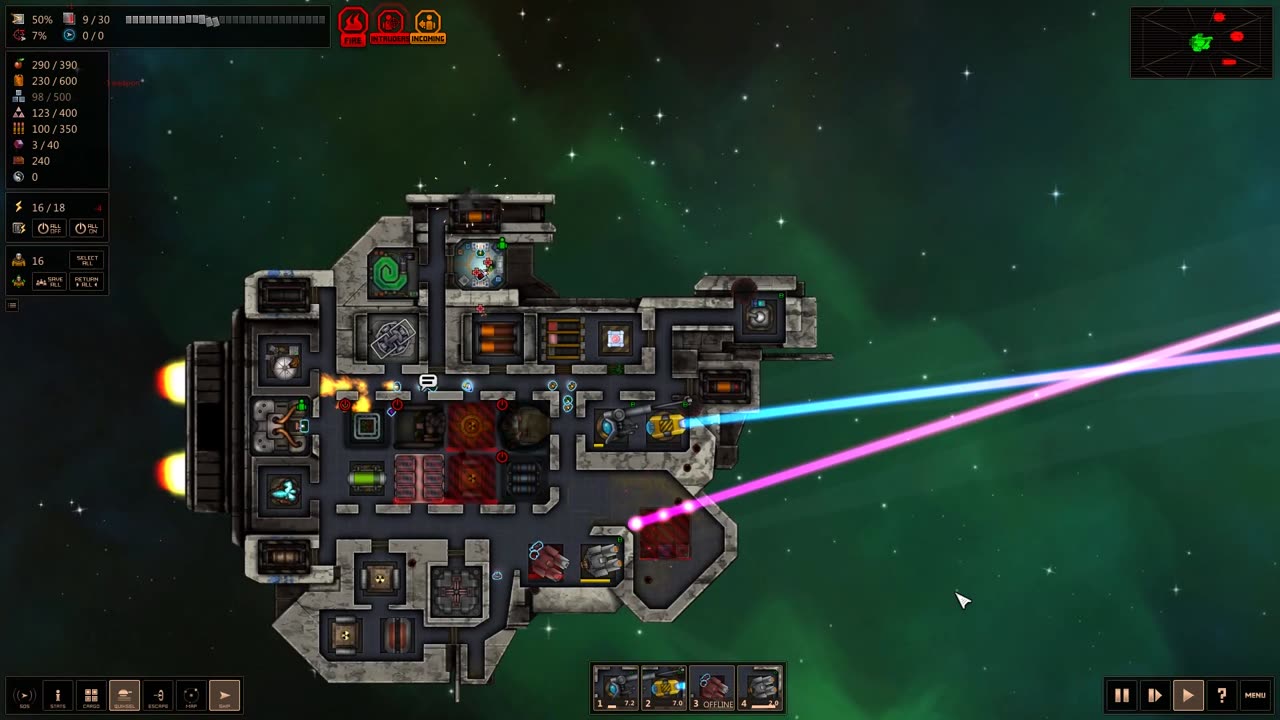
Task: Open the star Map
Action: point(191,695)
